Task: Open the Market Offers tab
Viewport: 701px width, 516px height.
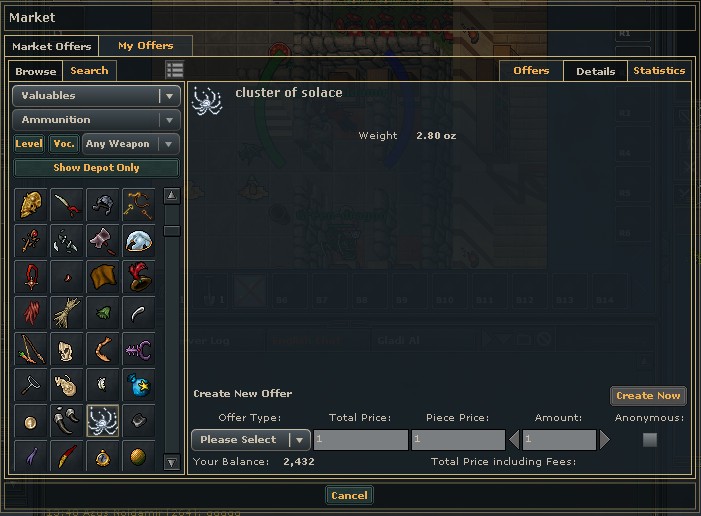Action: click(x=51, y=46)
